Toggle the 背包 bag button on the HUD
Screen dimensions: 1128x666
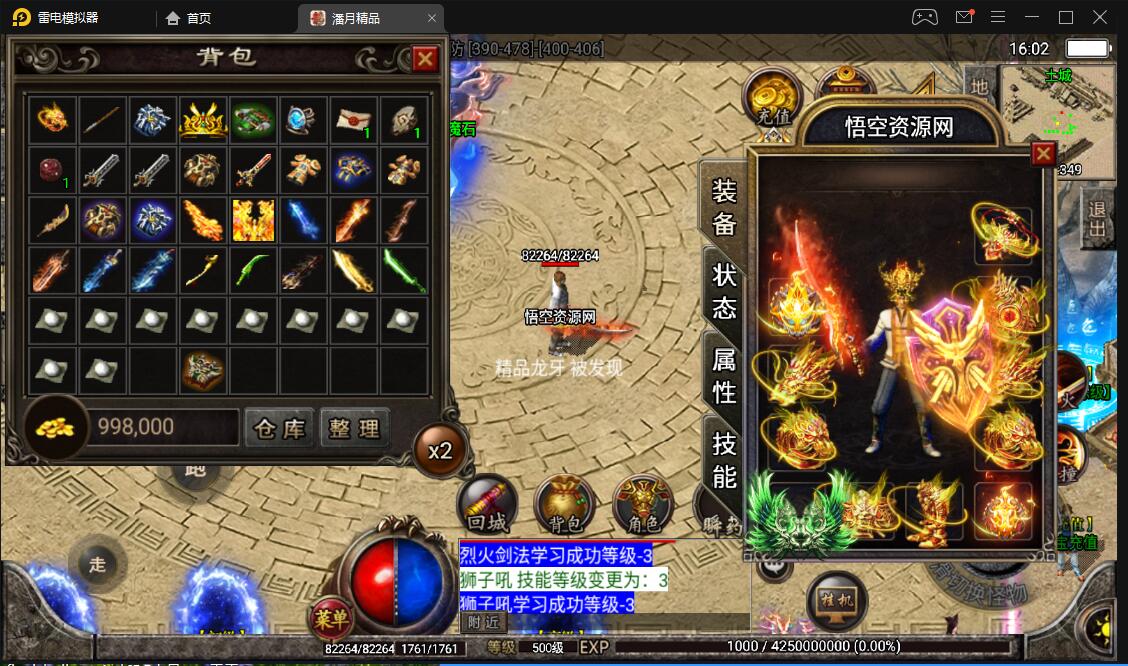point(565,503)
